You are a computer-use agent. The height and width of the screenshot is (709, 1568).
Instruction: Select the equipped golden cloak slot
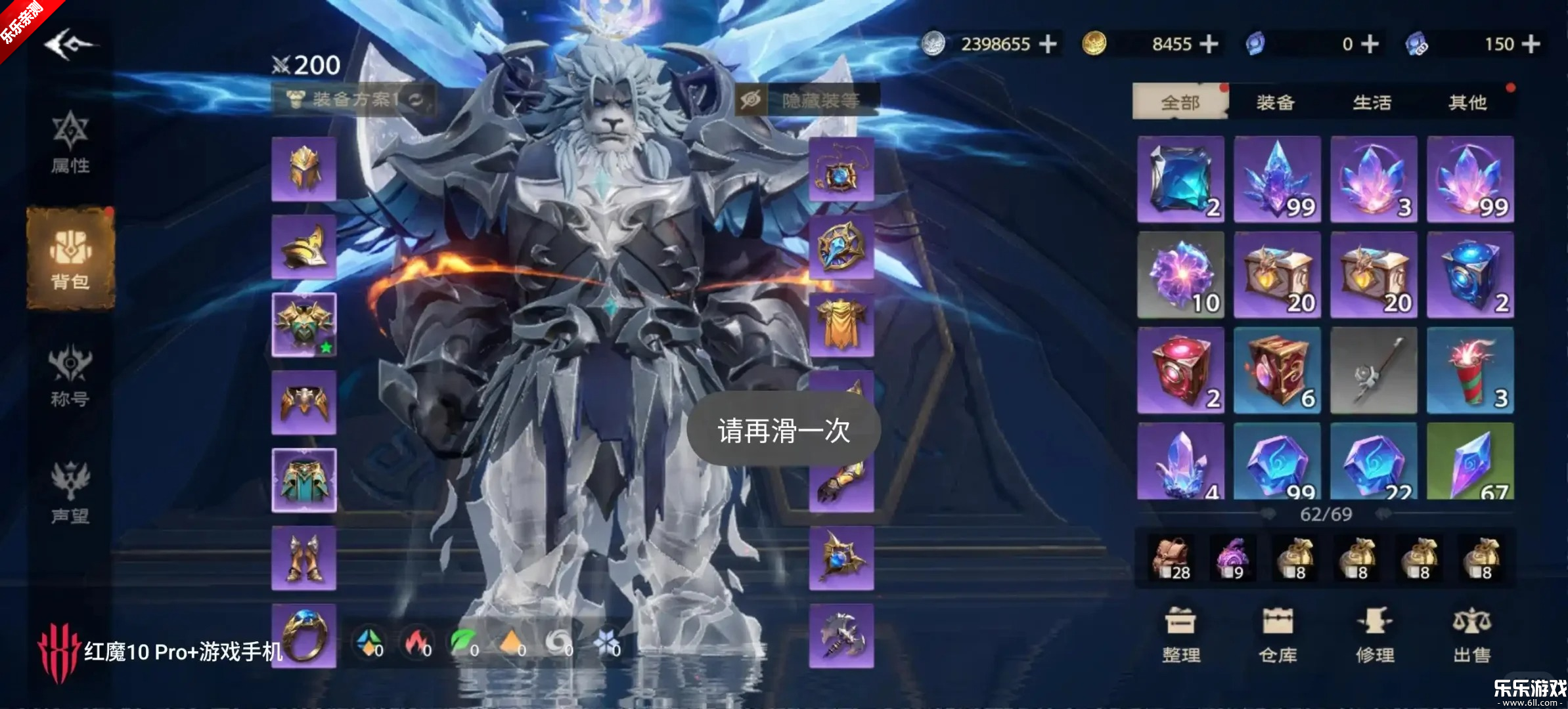coord(841,325)
